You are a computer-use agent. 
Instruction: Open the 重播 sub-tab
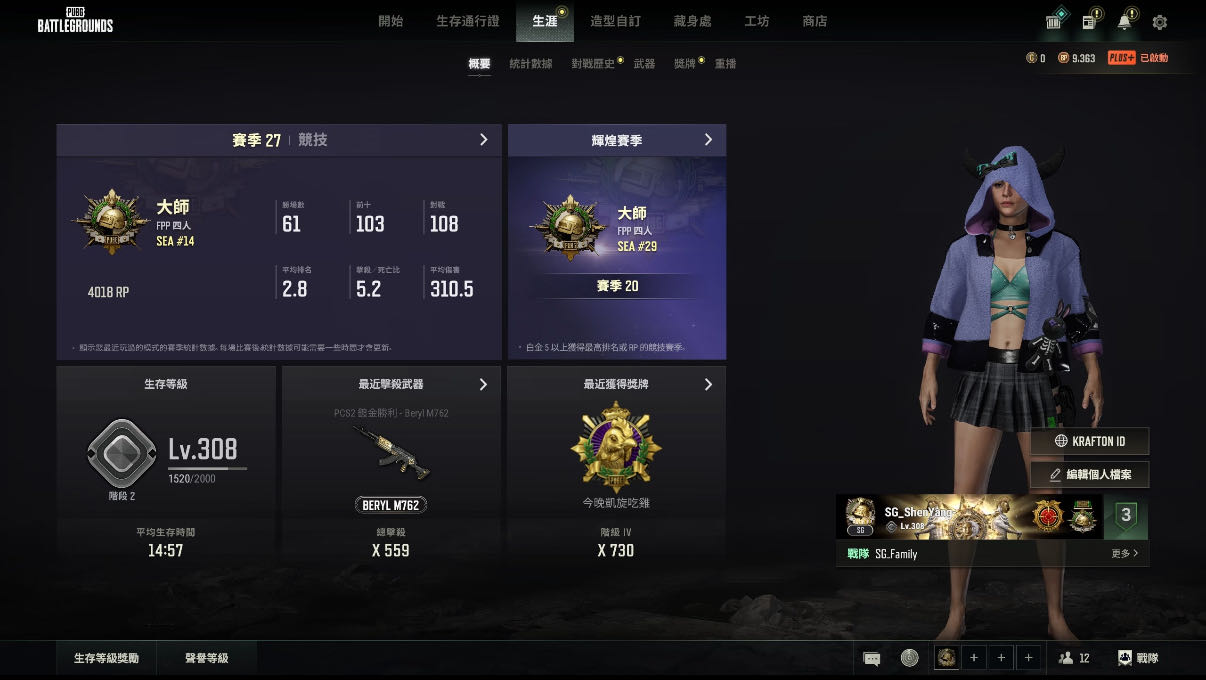pyautogui.click(x=725, y=64)
